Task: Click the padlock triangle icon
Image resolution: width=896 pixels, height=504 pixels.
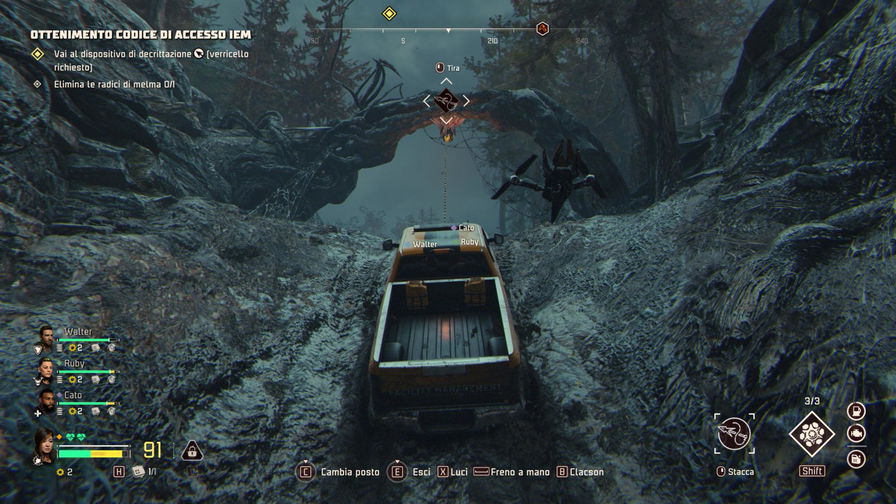Action: 192,451
